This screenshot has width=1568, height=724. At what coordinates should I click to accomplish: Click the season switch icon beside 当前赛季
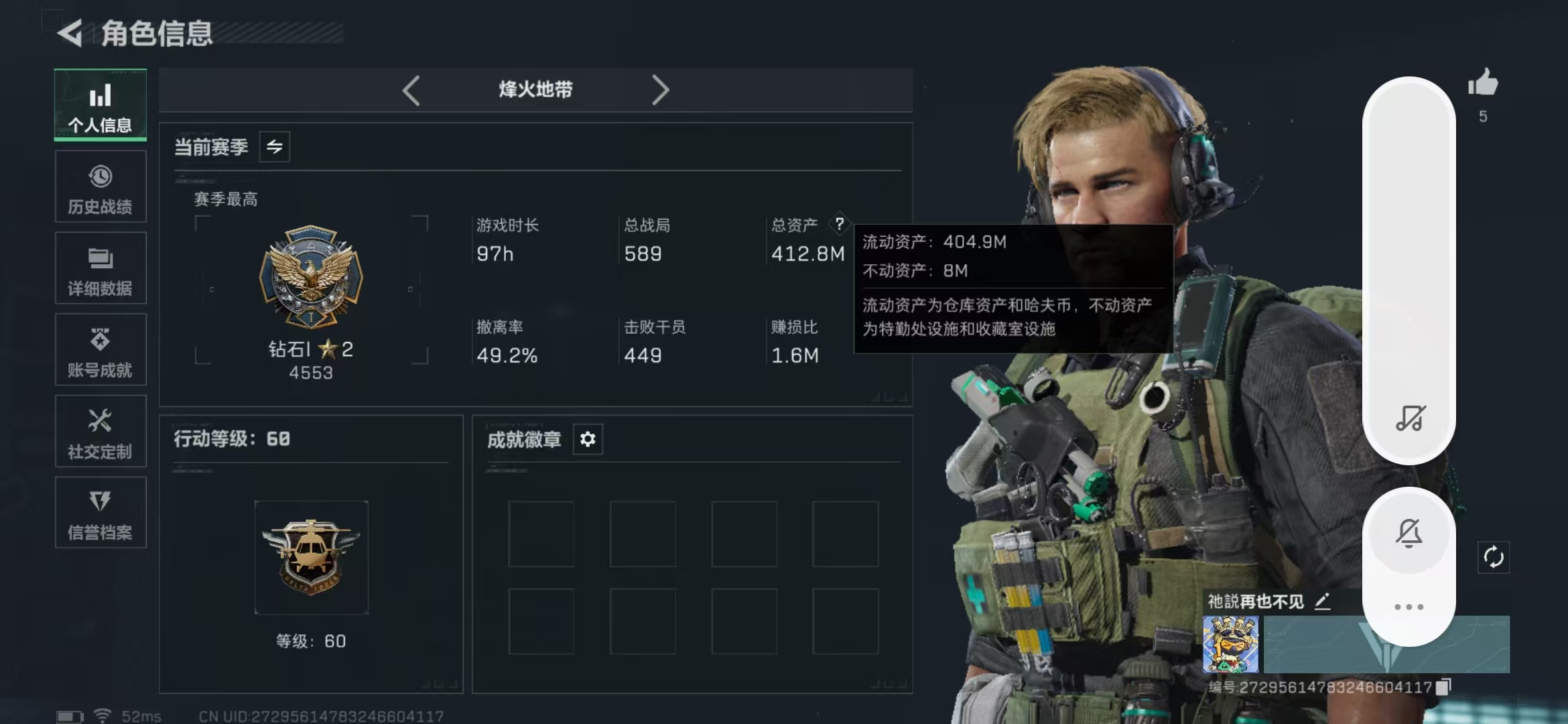[x=275, y=147]
